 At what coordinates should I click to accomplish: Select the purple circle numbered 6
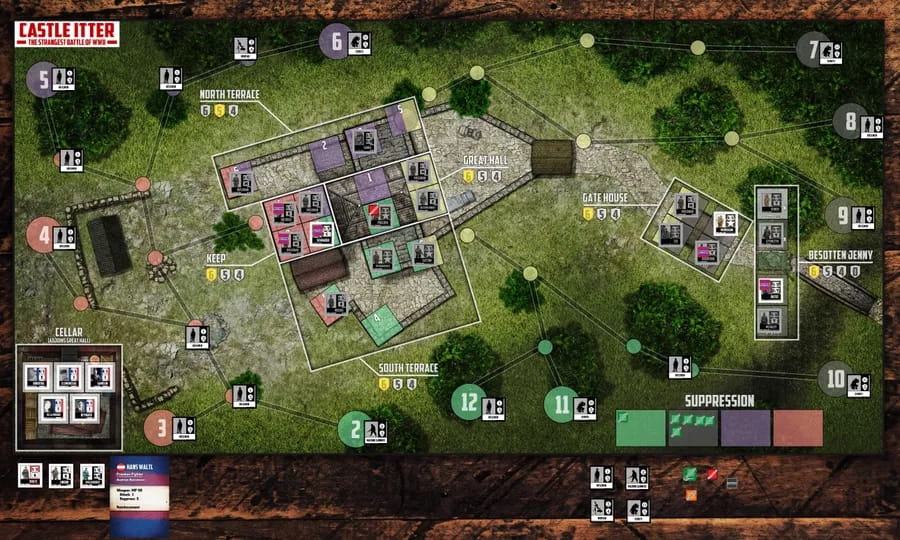[335, 41]
